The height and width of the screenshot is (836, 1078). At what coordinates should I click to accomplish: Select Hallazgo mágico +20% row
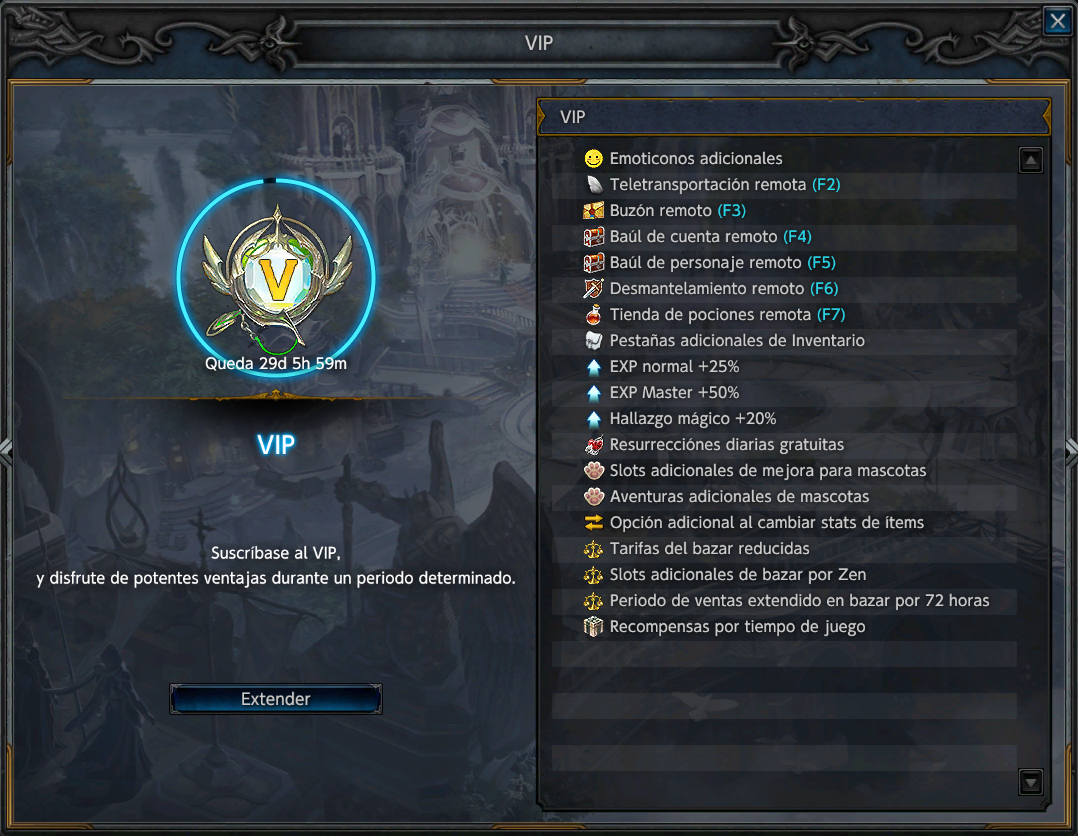point(692,418)
